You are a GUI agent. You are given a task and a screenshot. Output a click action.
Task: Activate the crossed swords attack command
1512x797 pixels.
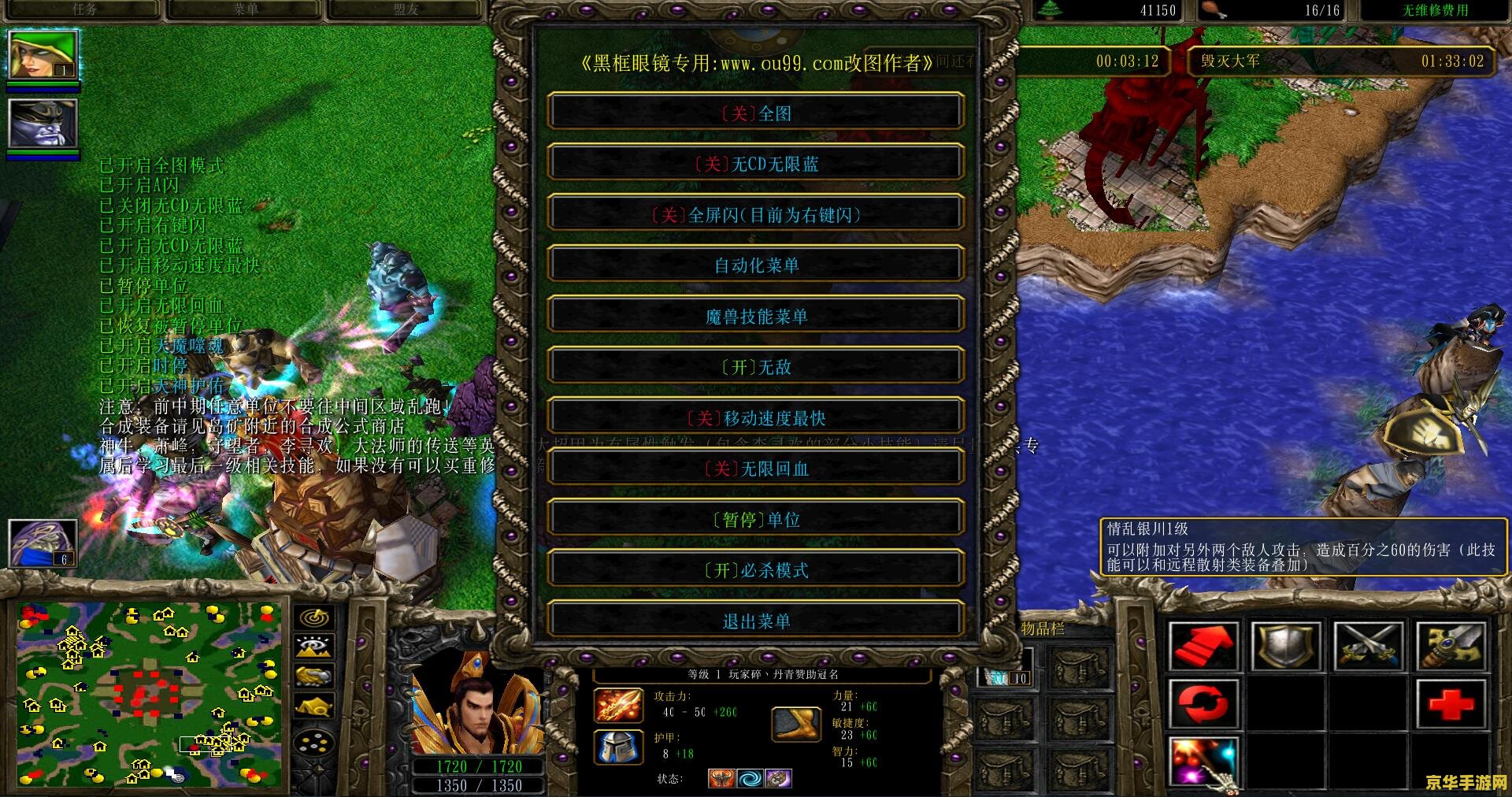[x=1368, y=646]
